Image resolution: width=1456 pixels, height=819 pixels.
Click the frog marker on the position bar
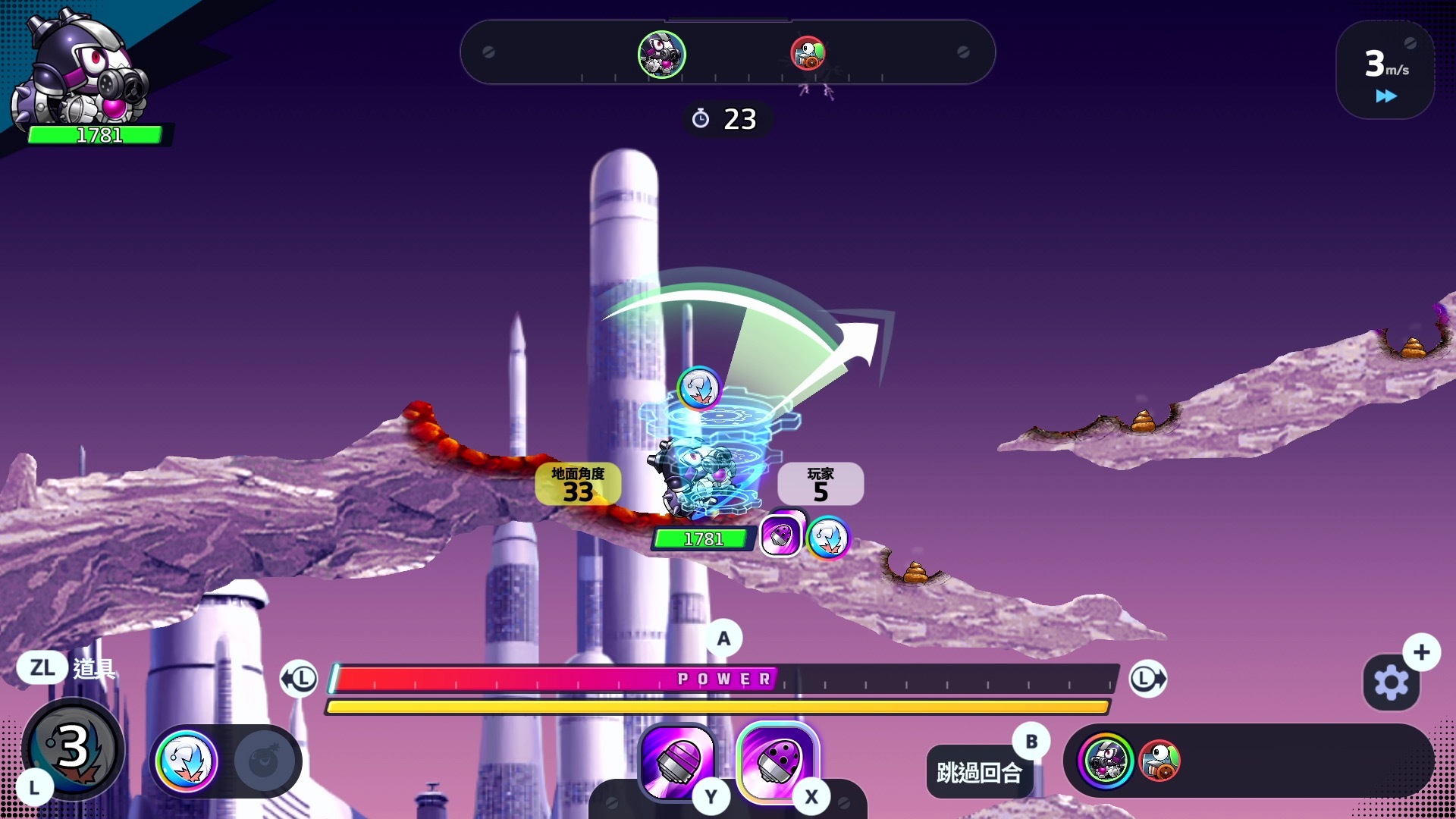tap(808, 53)
